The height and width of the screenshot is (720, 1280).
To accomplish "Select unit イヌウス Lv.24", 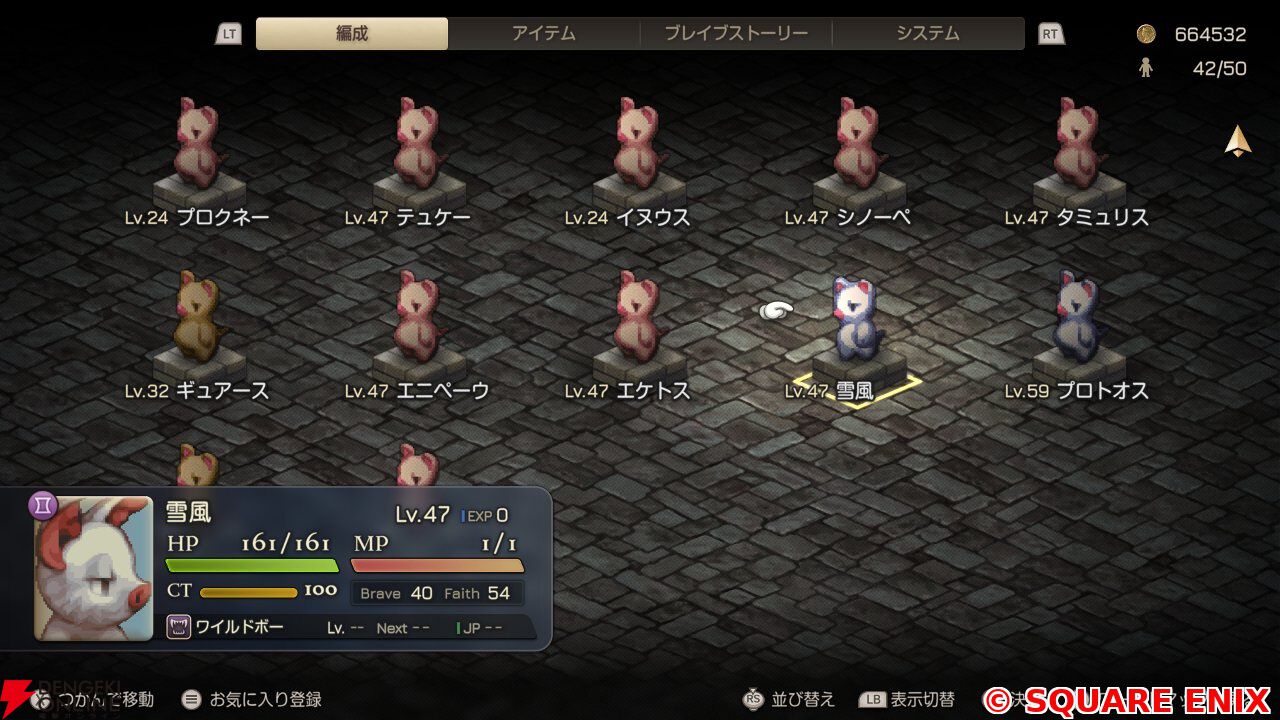I will click(638, 145).
